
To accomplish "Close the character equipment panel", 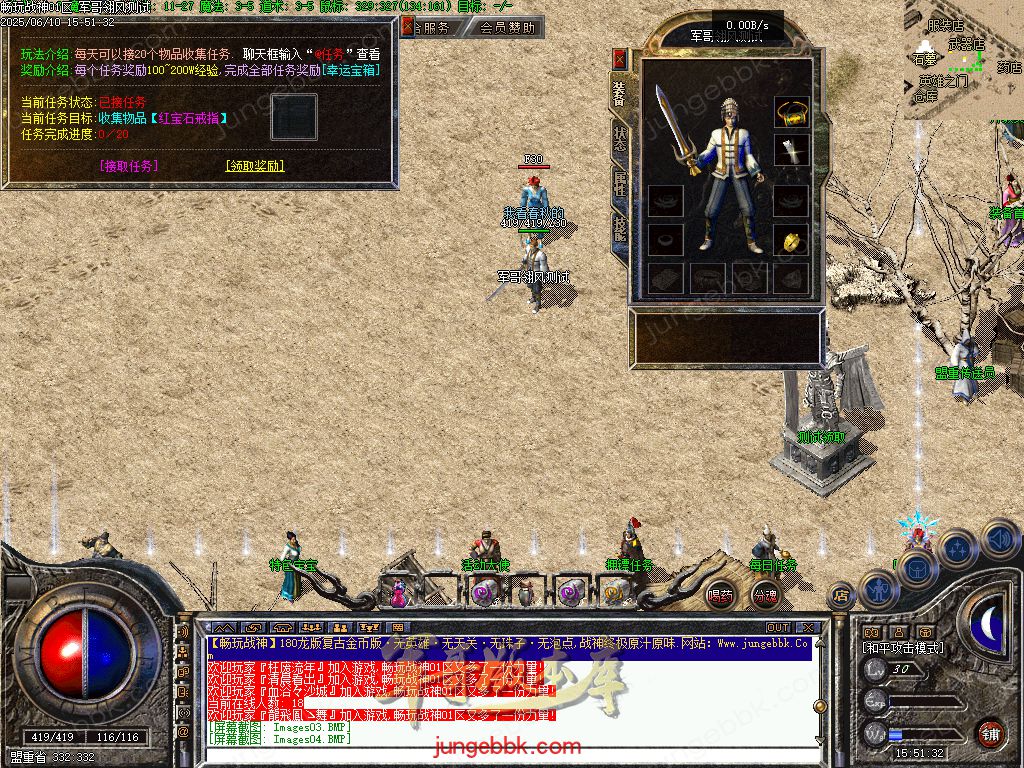I will click(x=620, y=58).
